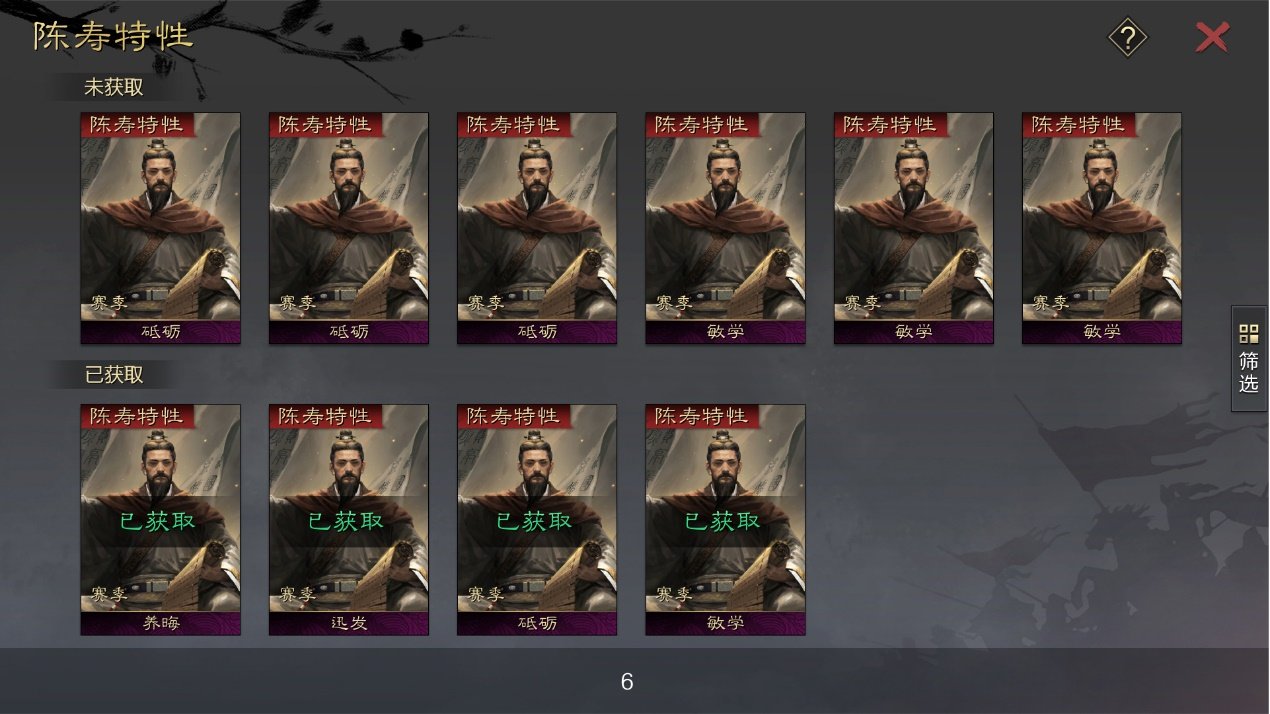The image size is (1270, 714).
Task: Close the 陈寿特性 window
Action: 1212,38
